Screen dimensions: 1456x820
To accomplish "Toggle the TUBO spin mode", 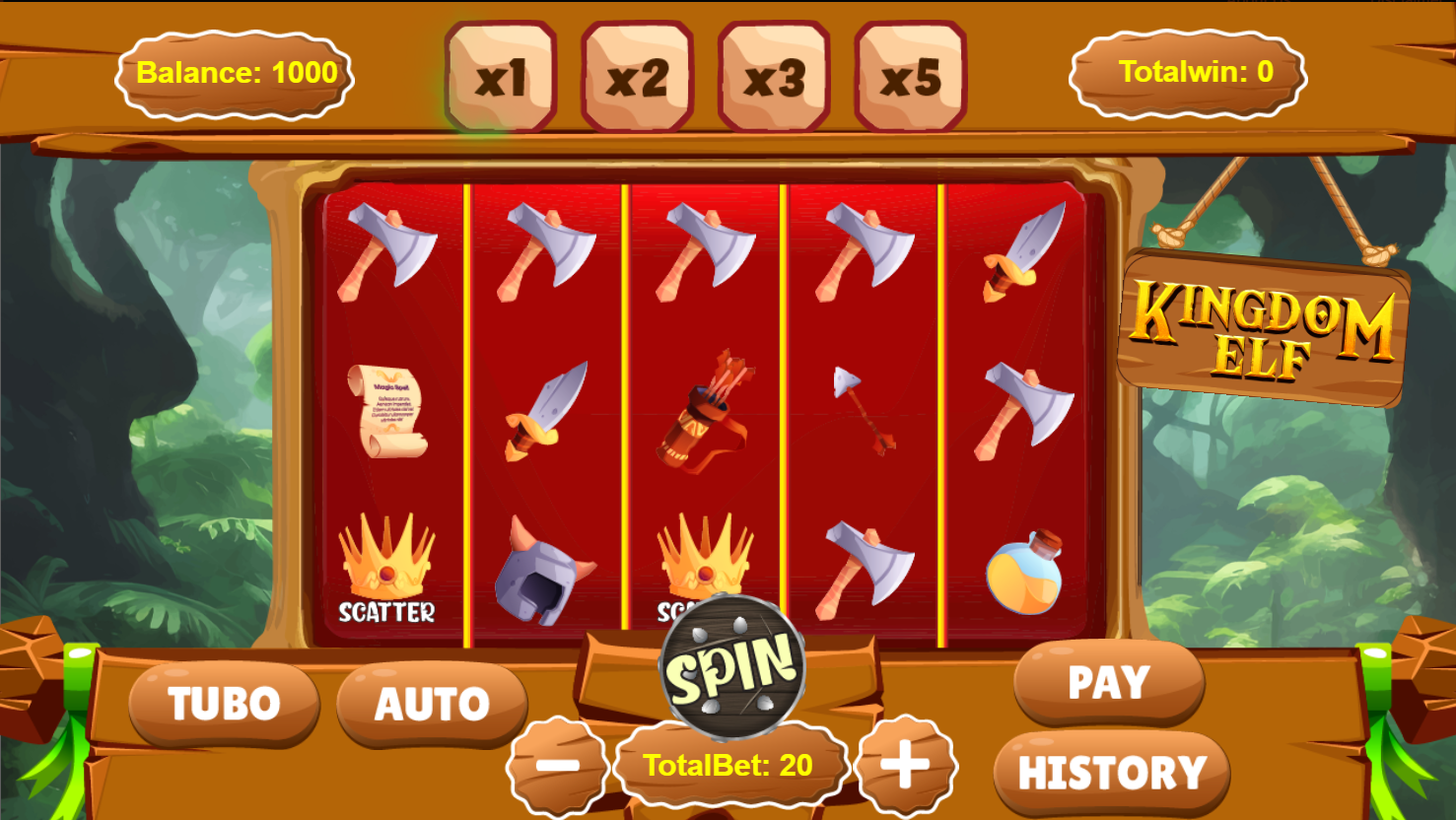I will tap(224, 704).
